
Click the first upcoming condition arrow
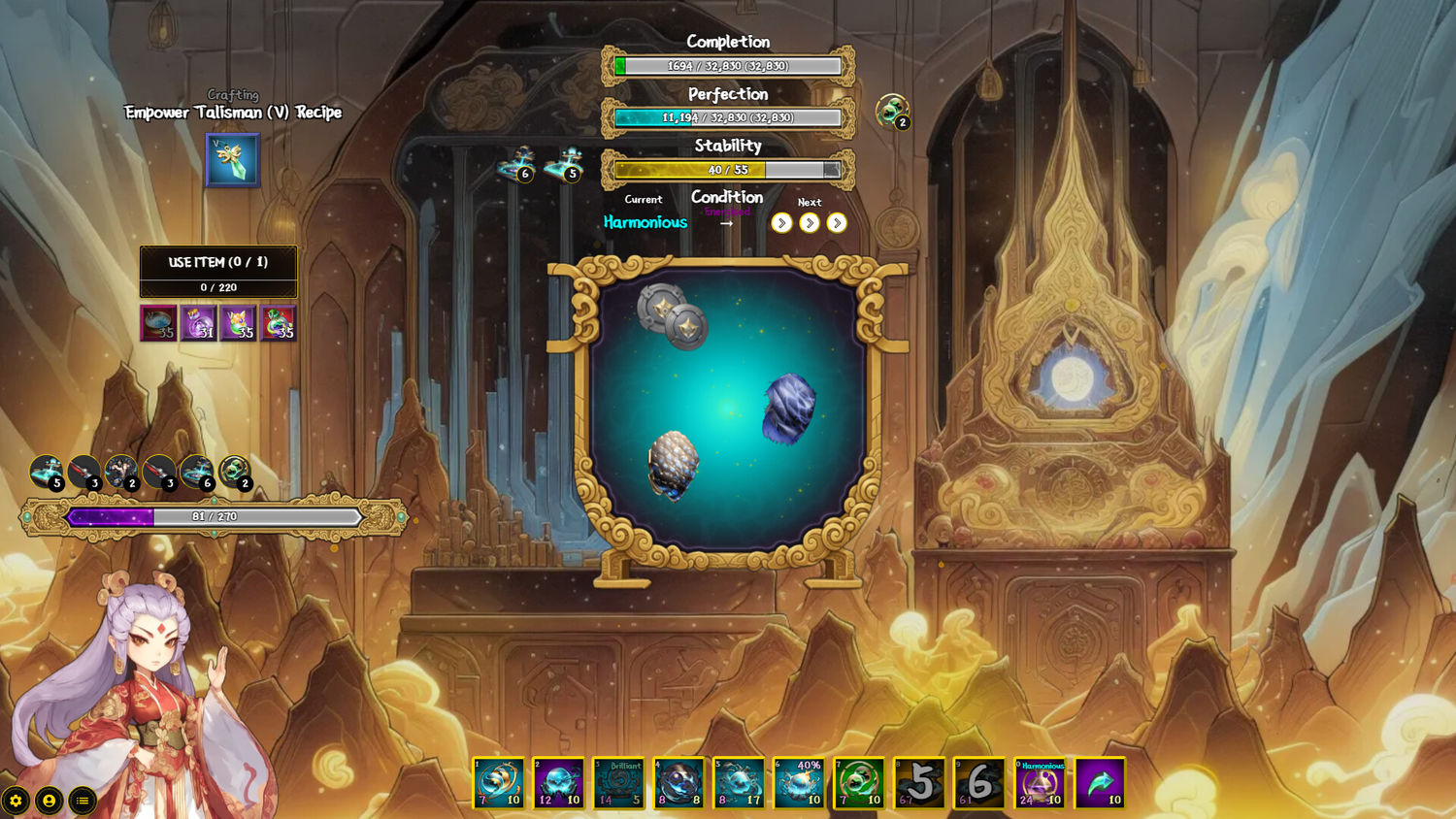781,223
